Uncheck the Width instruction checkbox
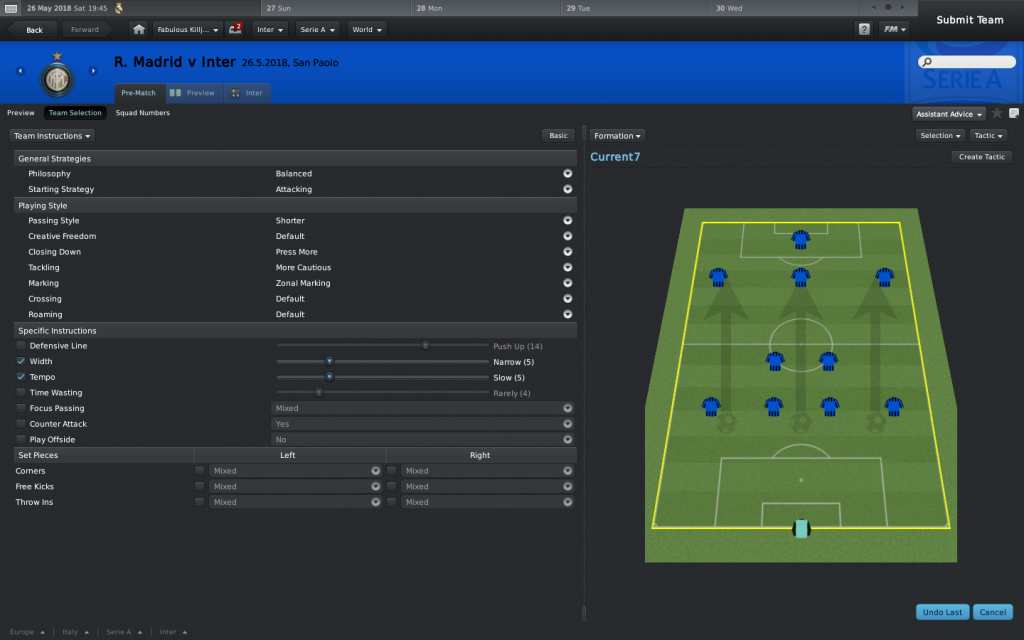This screenshot has width=1024, height=640. coord(21,361)
